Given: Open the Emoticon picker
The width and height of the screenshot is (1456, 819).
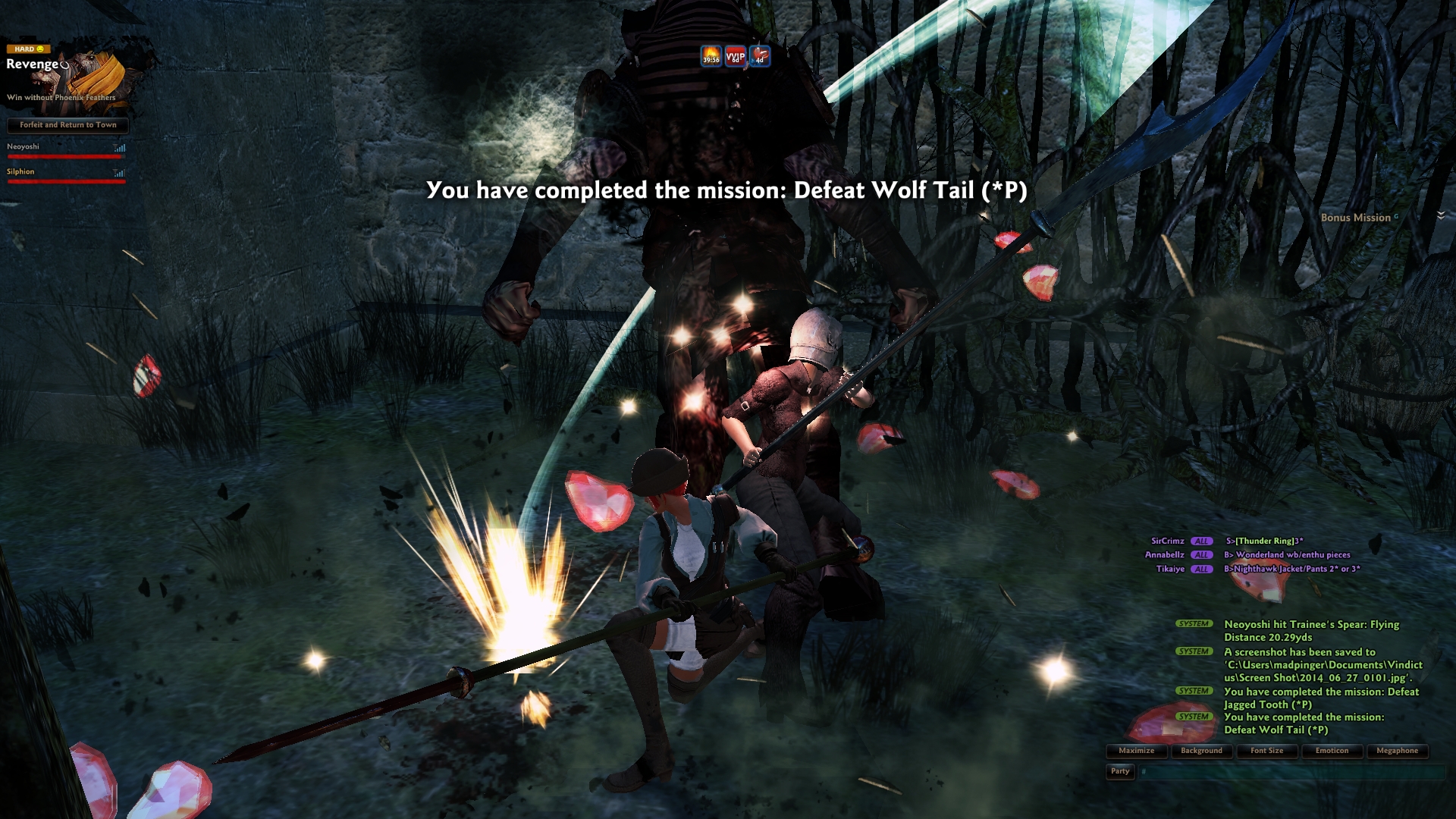Looking at the screenshot, I should click(1332, 751).
